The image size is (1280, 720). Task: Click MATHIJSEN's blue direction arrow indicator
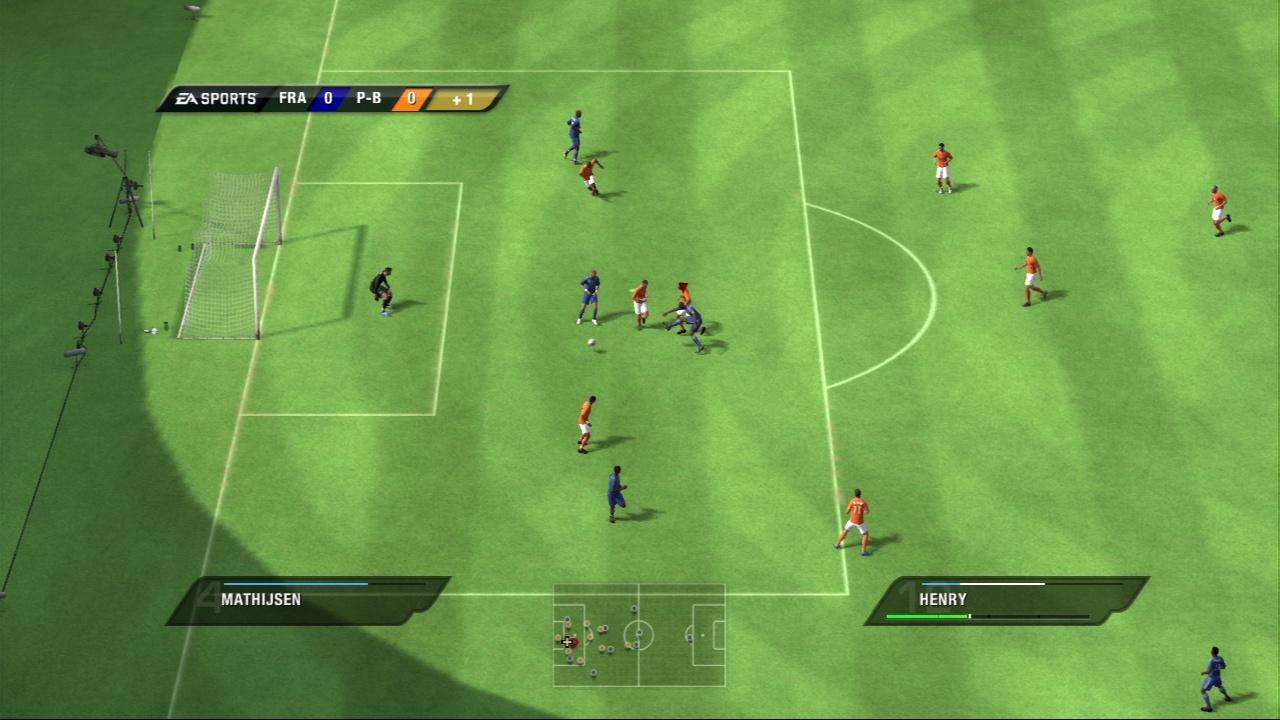point(295,584)
